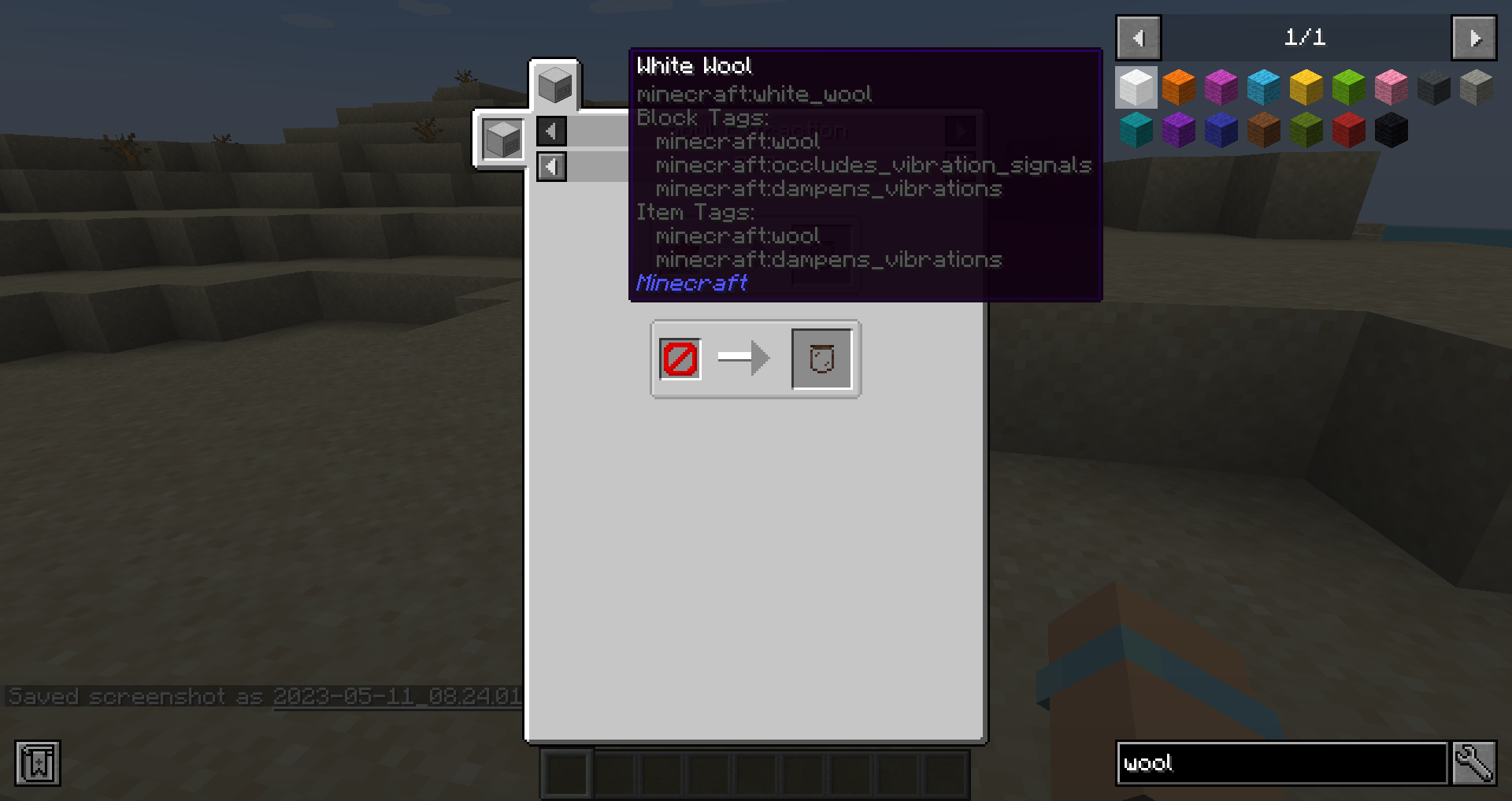The width and height of the screenshot is (1512, 801).
Task: Select the Light Blue Wool item
Action: (1263, 87)
